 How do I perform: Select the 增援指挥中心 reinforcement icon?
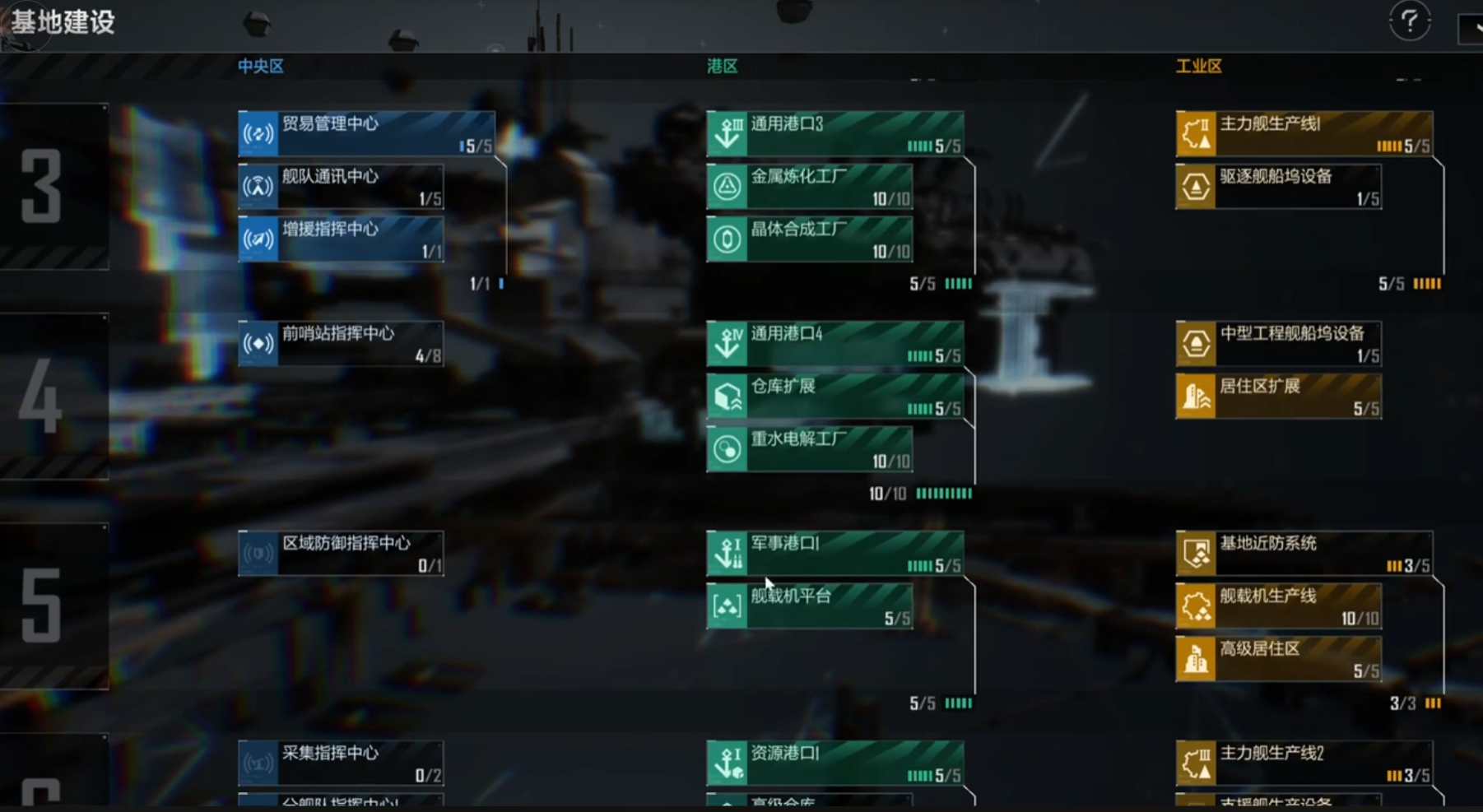(258, 239)
